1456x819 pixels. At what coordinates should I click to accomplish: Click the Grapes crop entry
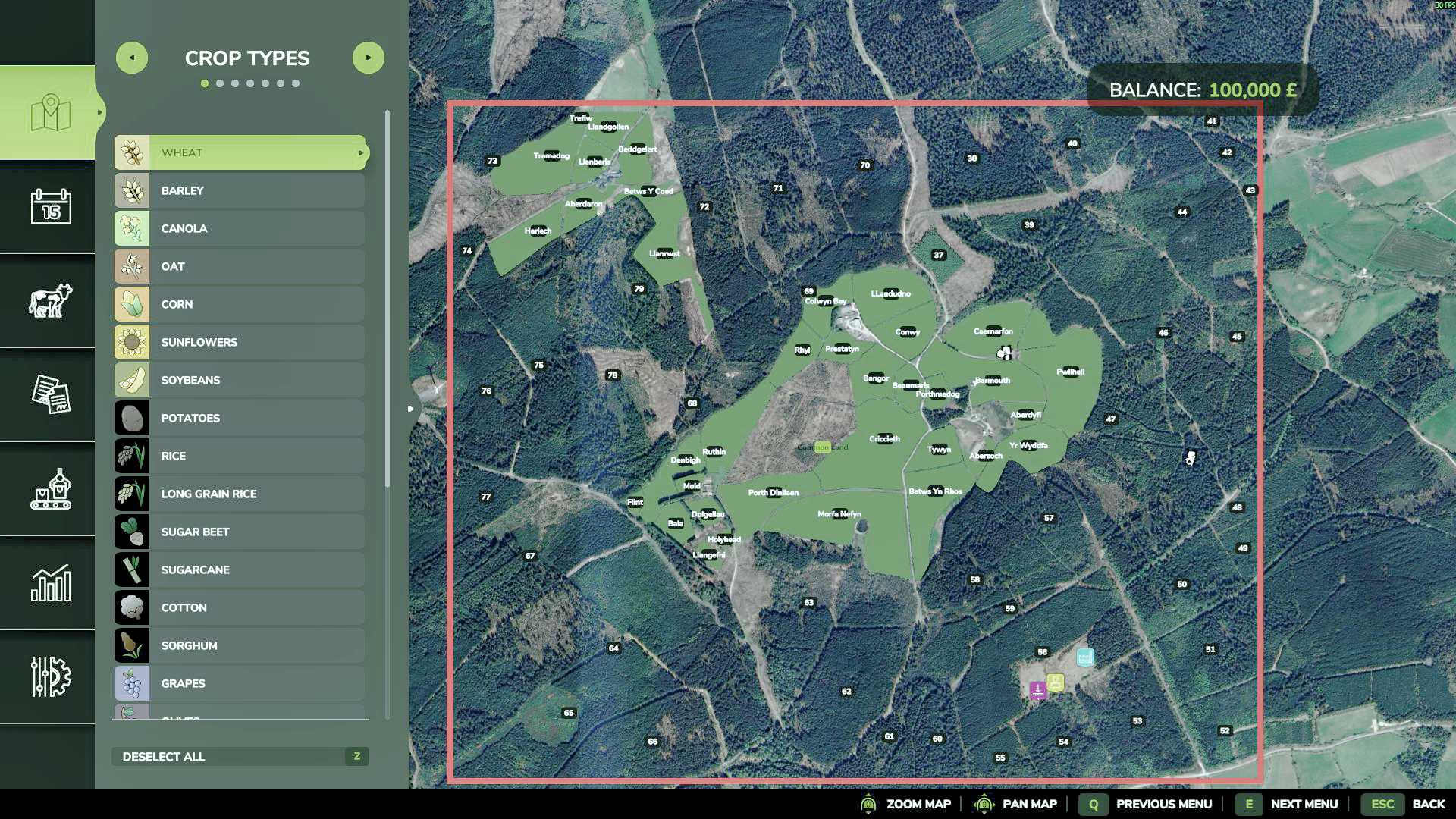click(x=240, y=683)
